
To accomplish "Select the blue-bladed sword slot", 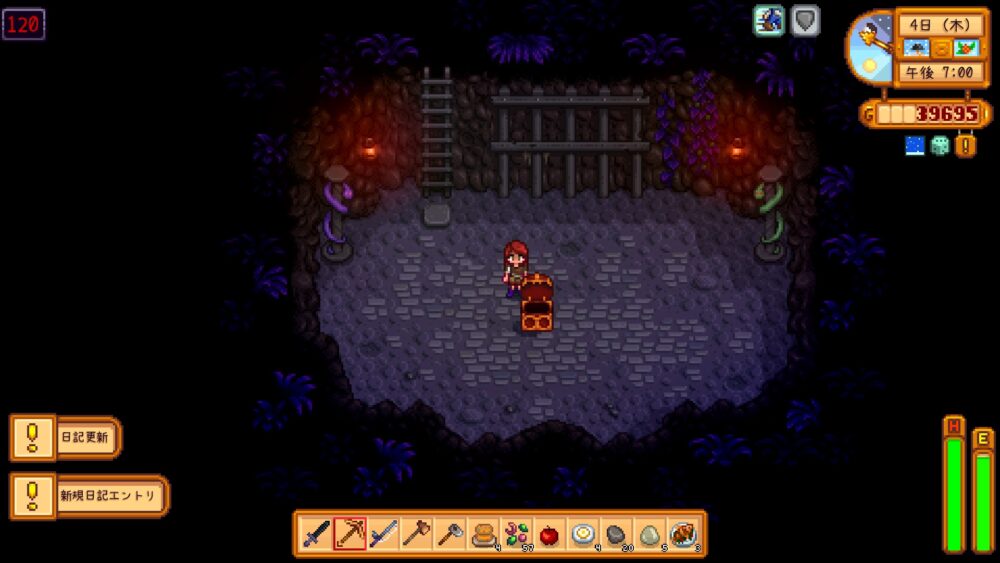I will coord(383,534).
